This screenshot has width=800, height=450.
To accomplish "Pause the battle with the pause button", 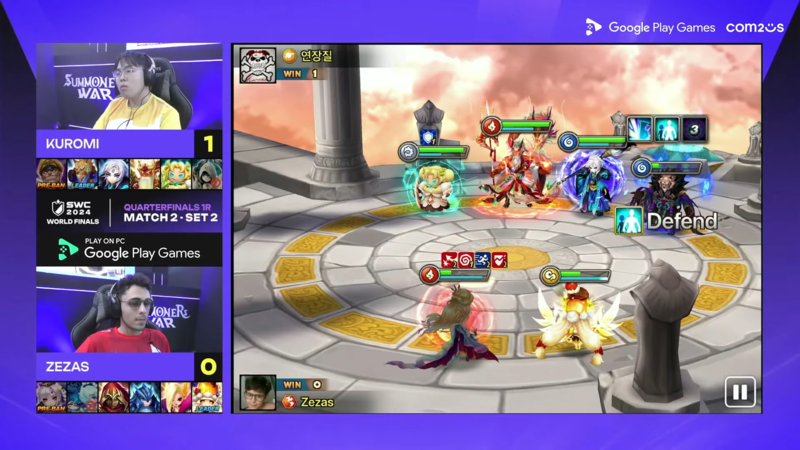I will point(739,392).
